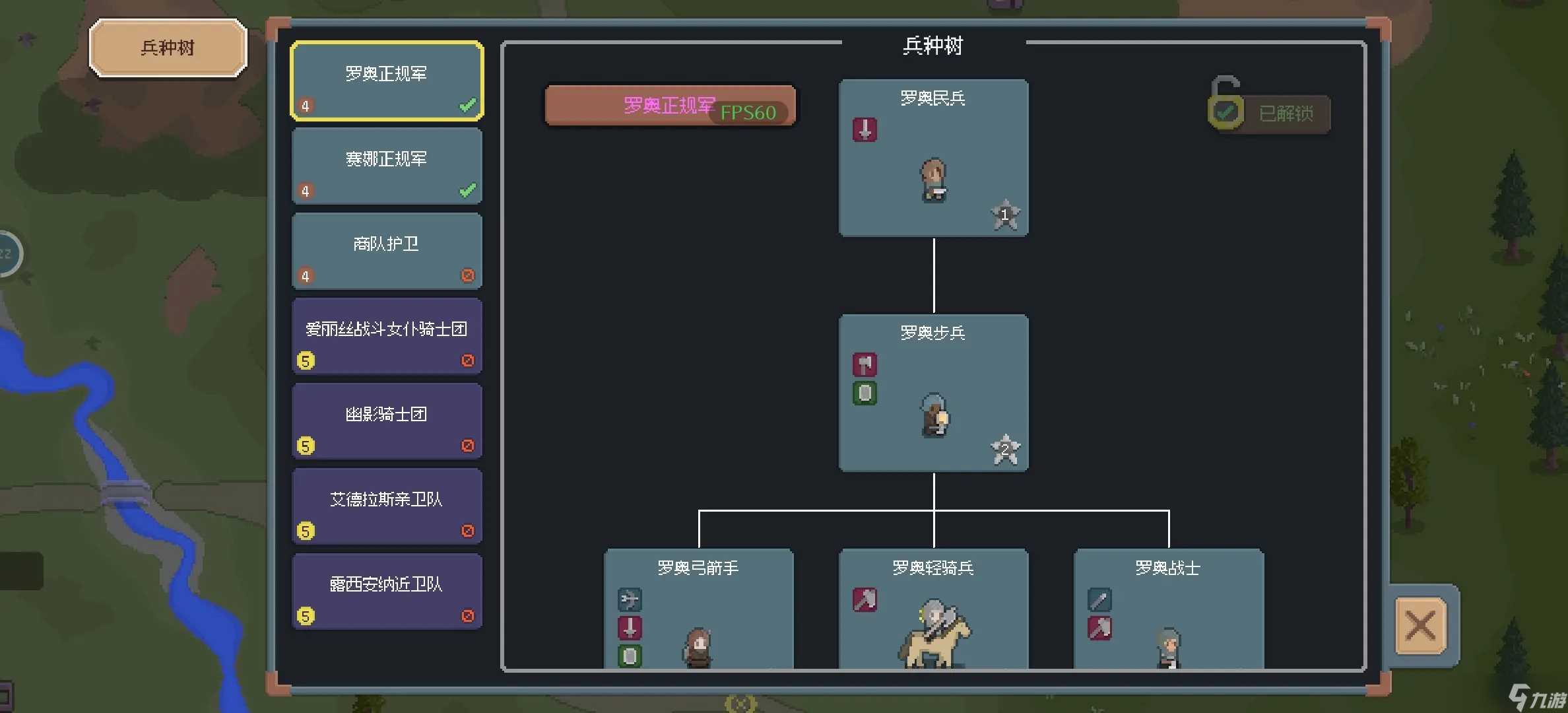The image size is (1568, 713).
Task: Click the disabled icon on 商队护卫 entry
Action: tap(468, 276)
